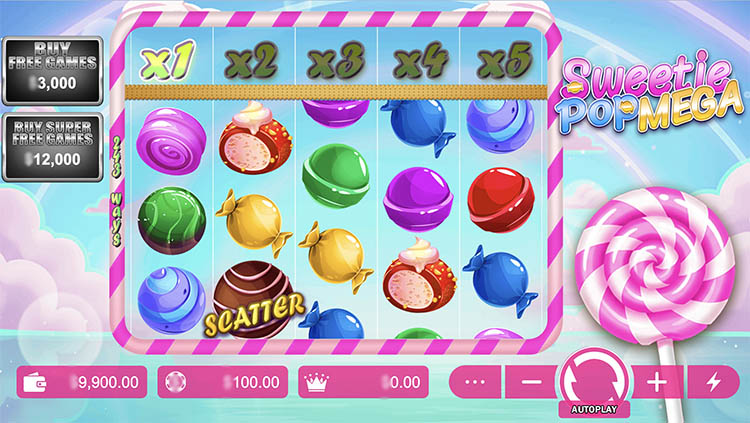Open the Autoplay options

point(594,410)
